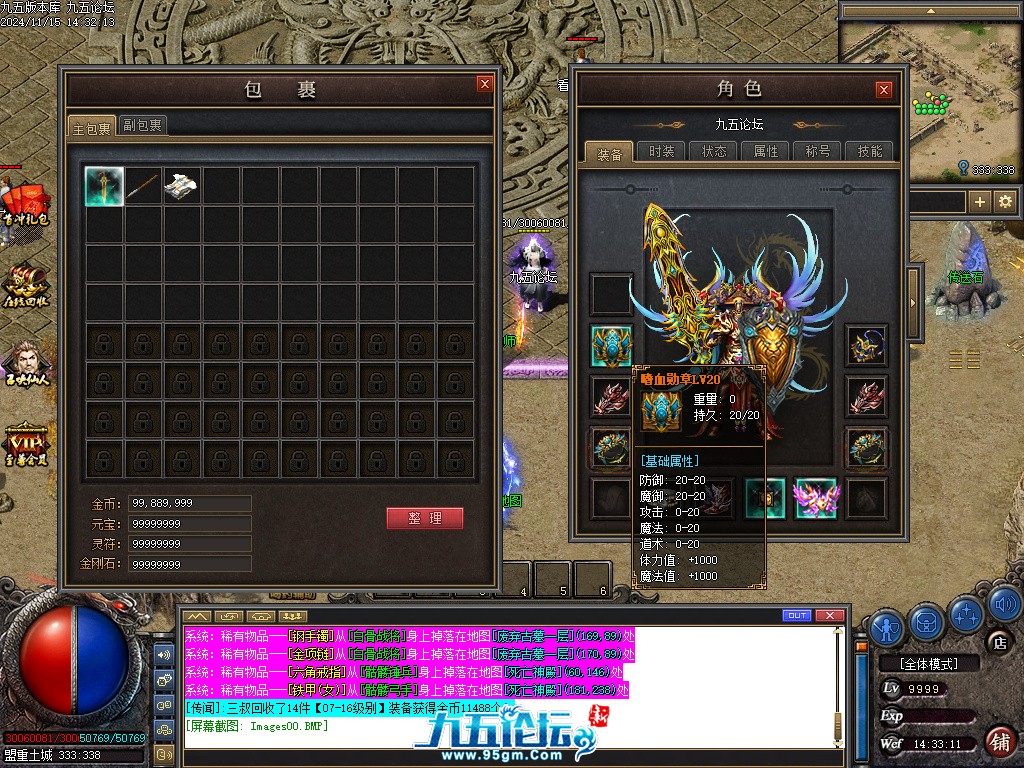Switch to the 状态 status tab

[x=714, y=151]
